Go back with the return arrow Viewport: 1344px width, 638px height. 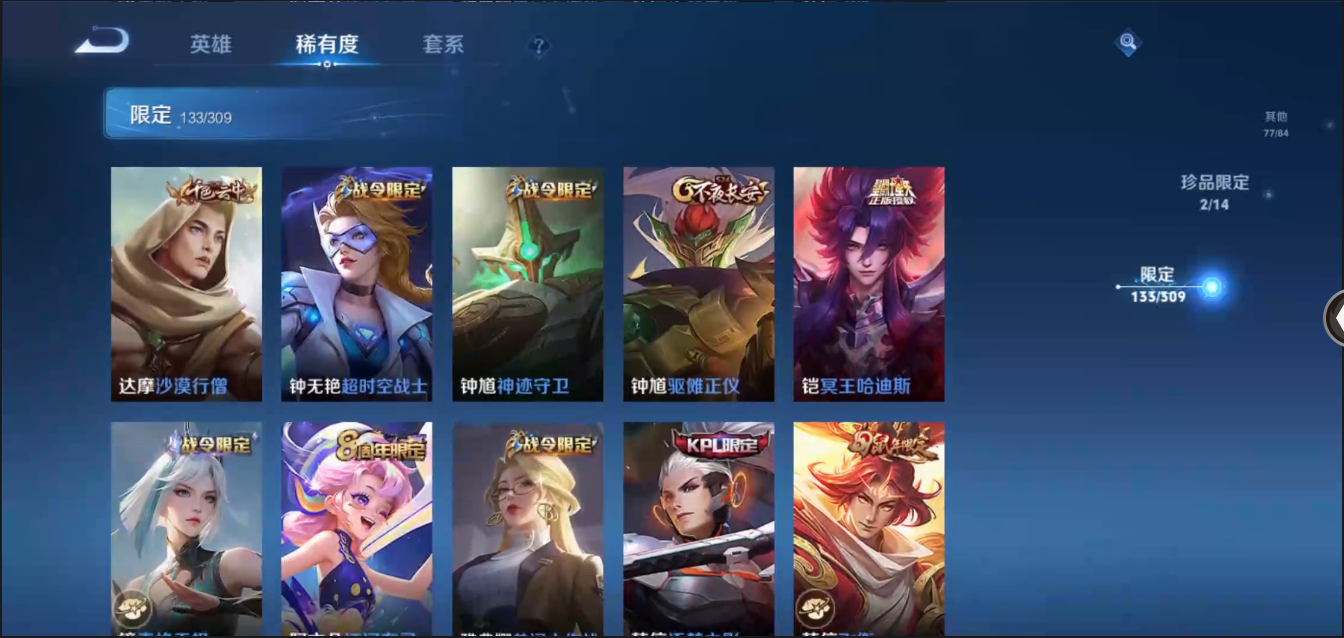(x=102, y=41)
